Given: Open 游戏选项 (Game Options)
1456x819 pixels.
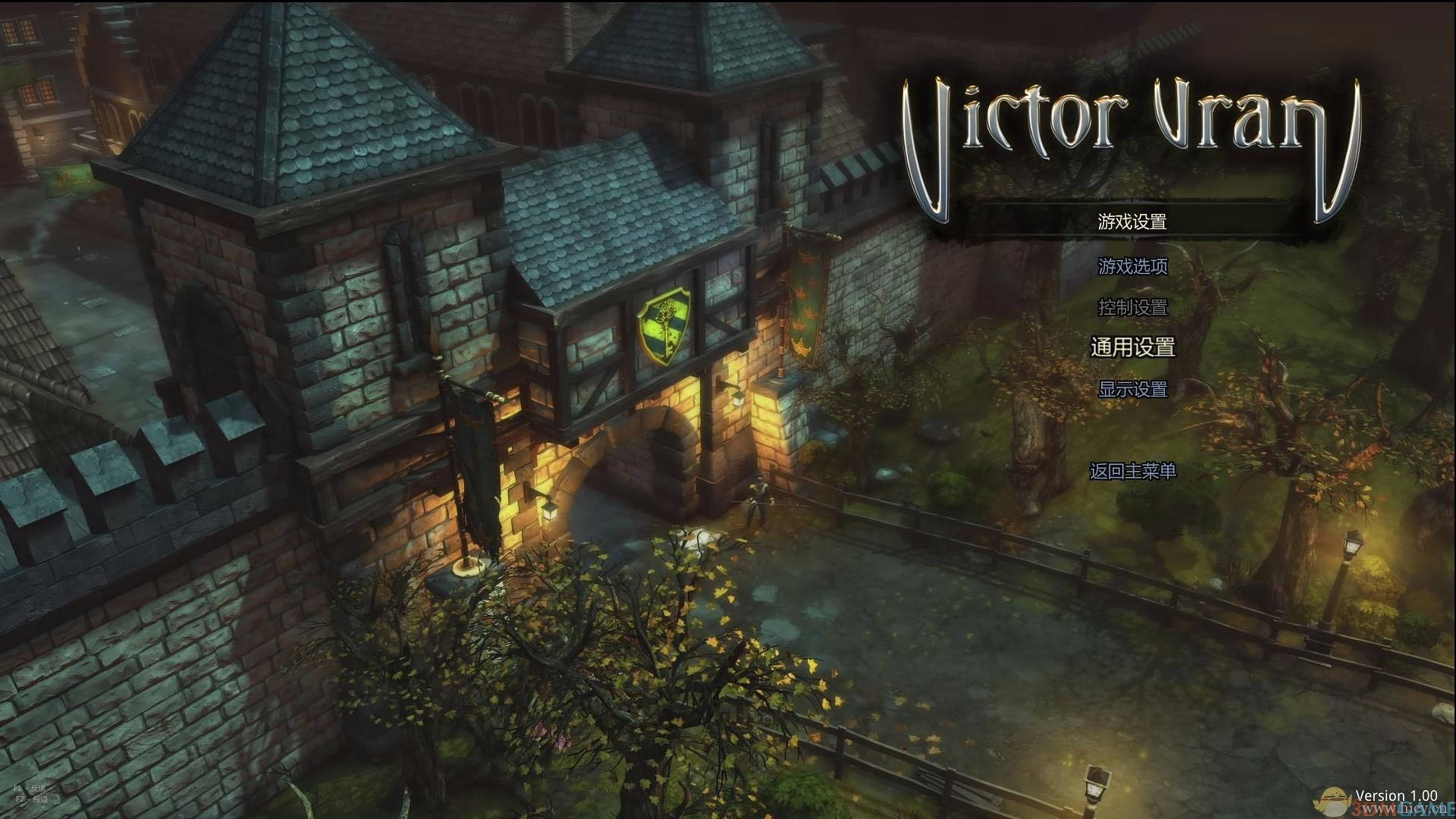Looking at the screenshot, I should point(1132,266).
